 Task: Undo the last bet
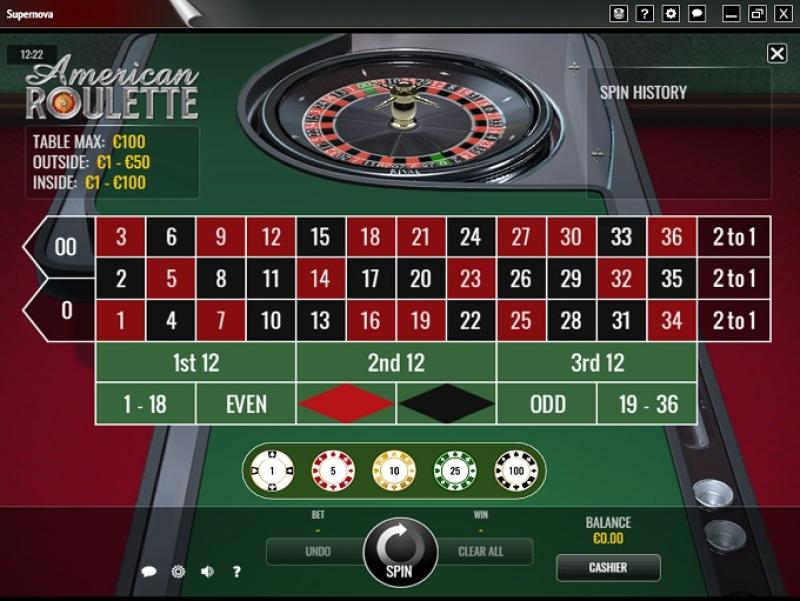[x=317, y=551]
